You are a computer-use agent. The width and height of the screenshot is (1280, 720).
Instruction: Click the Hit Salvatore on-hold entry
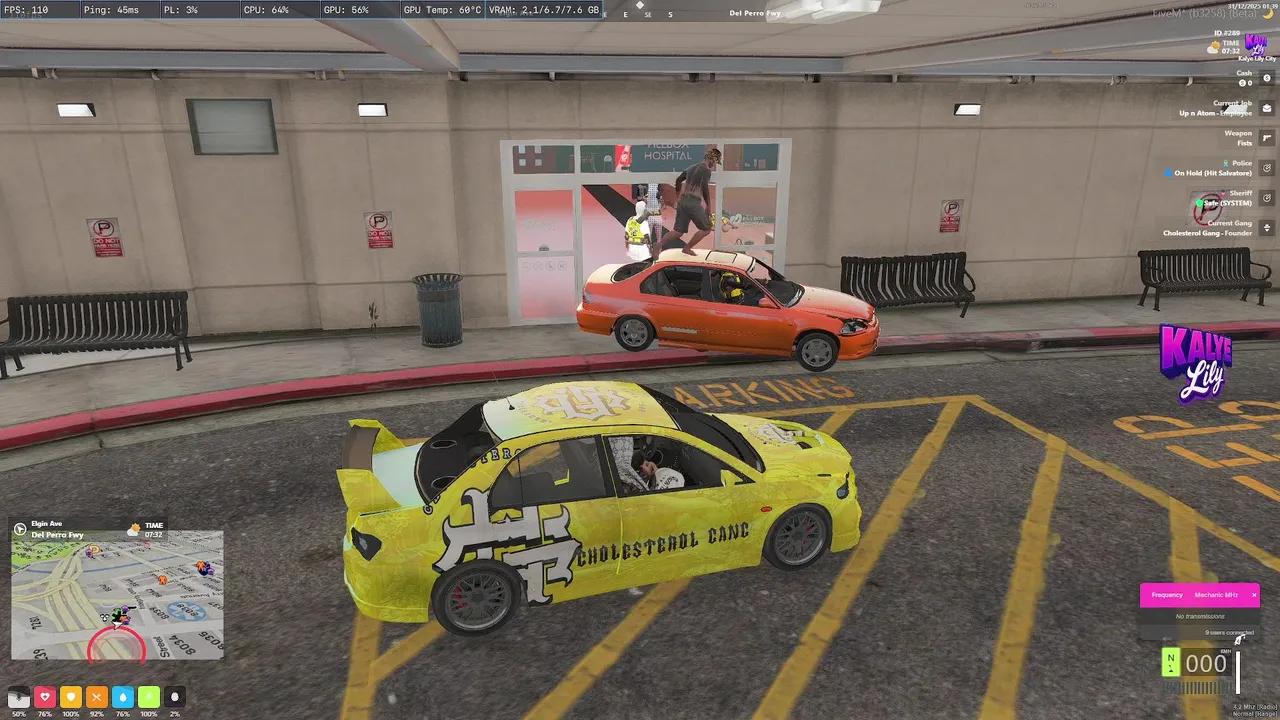point(1211,173)
